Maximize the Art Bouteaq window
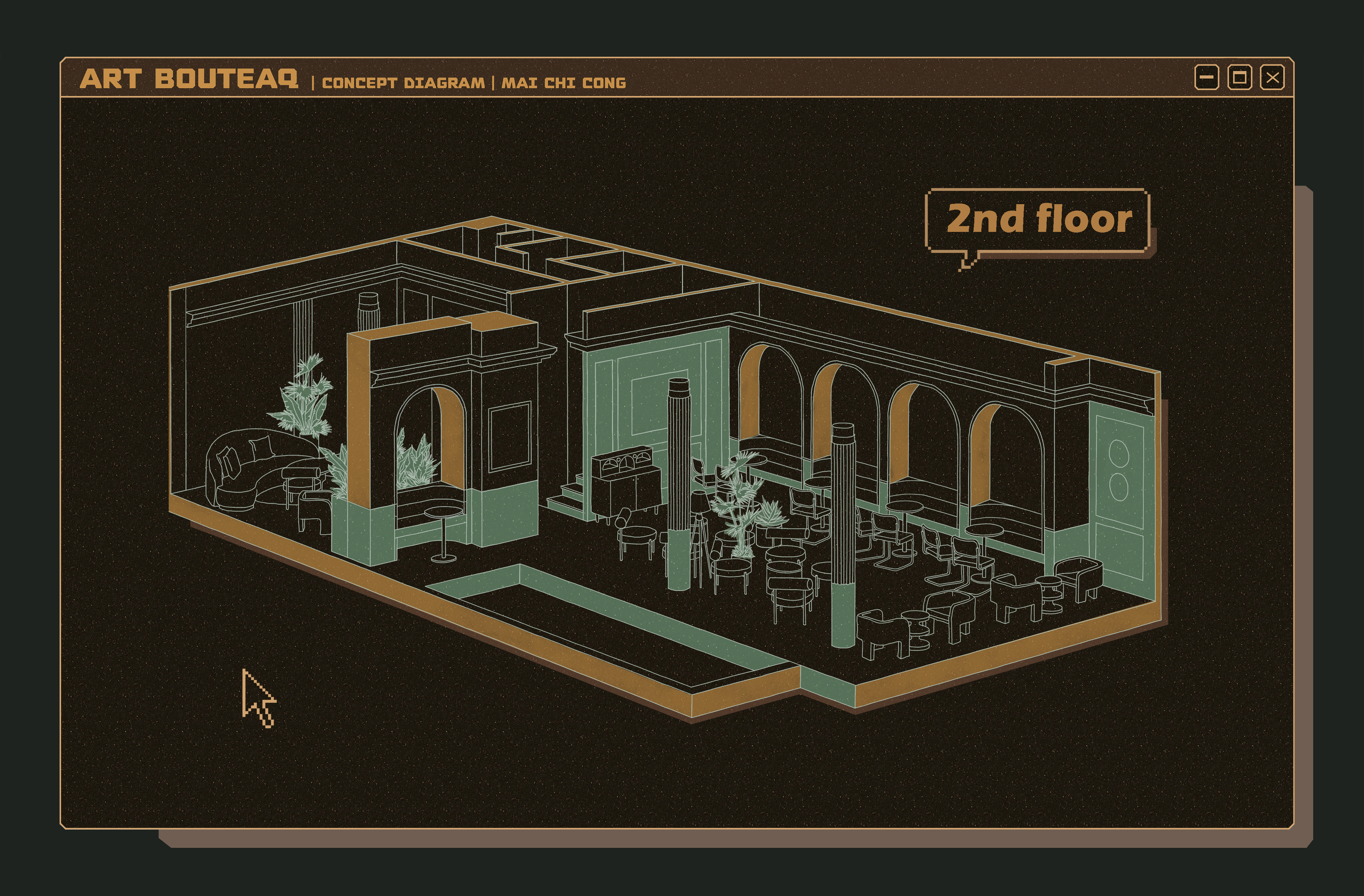1364x896 pixels. (x=1240, y=77)
